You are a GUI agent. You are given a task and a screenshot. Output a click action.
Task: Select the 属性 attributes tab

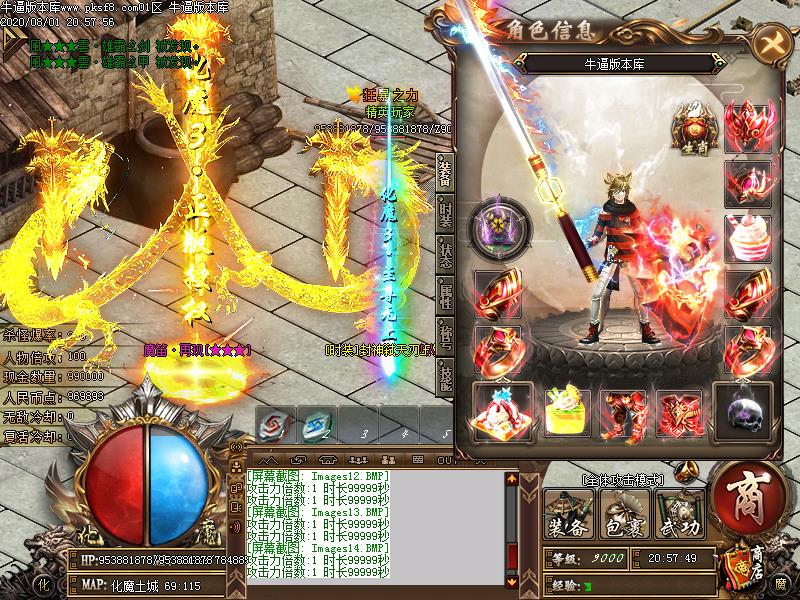coord(444,295)
